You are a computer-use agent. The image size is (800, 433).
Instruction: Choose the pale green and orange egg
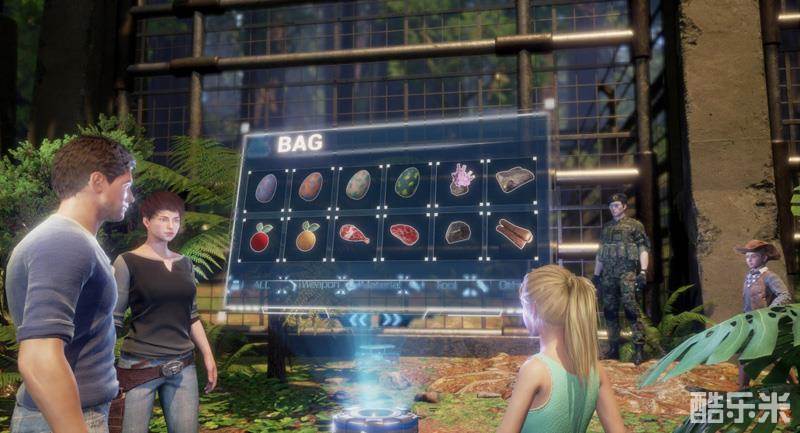[358, 184]
